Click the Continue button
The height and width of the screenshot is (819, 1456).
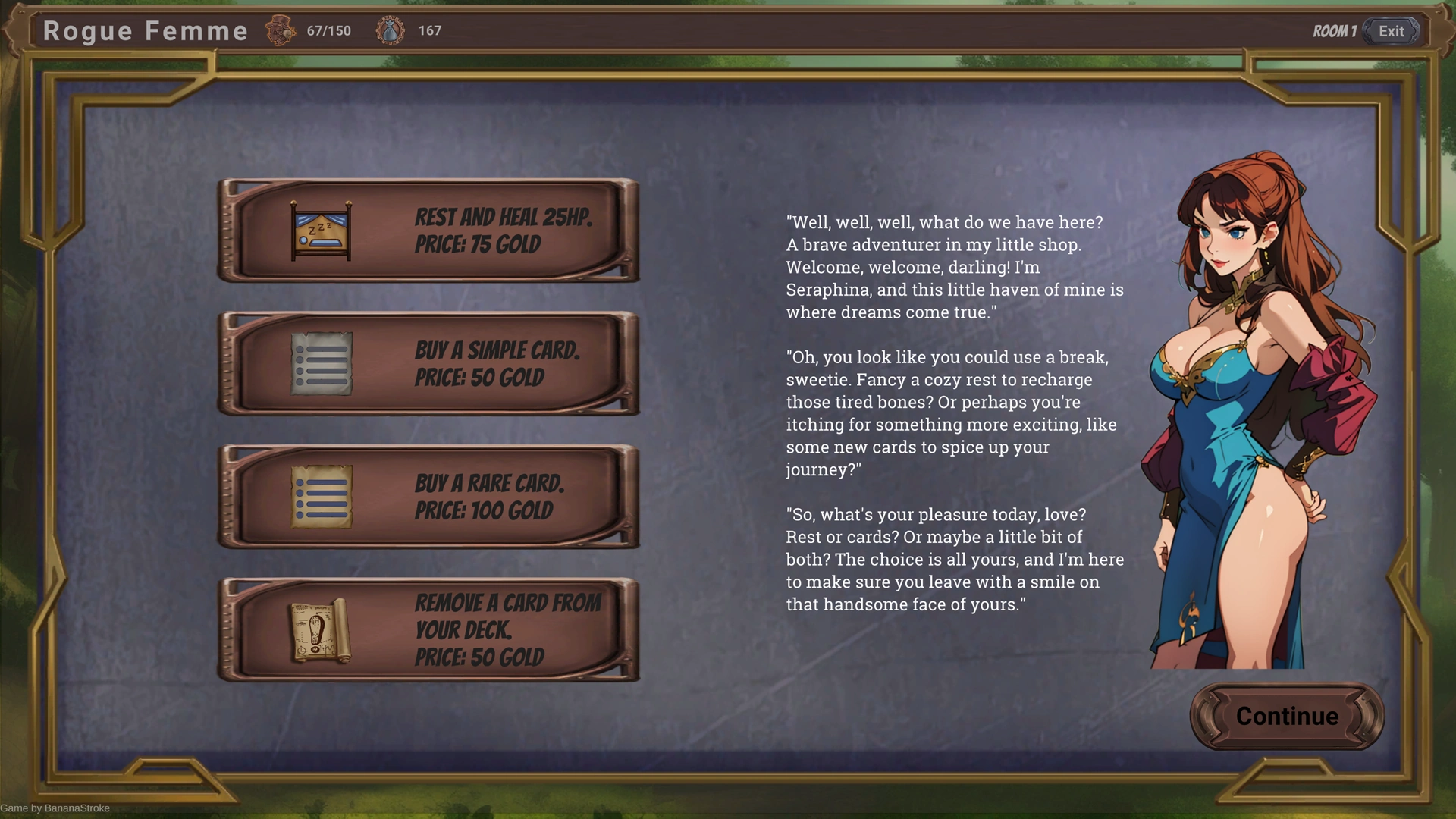tap(1287, 716)
